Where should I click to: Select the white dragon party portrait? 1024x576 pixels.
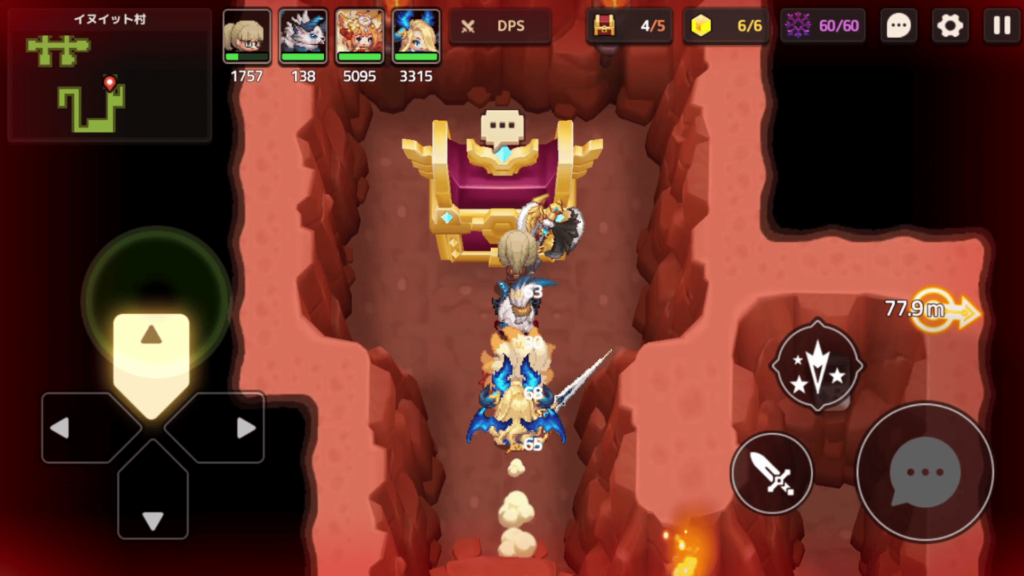303,37
